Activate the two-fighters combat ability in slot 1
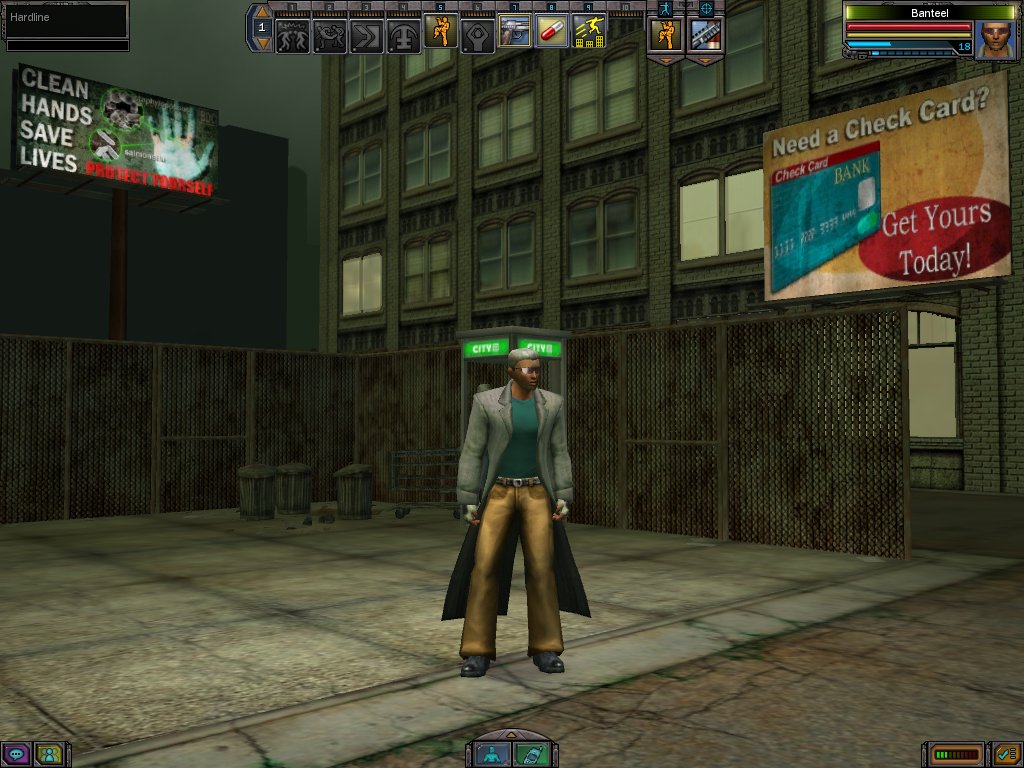Screen dimensions: 1024x768 pos(292,36)
